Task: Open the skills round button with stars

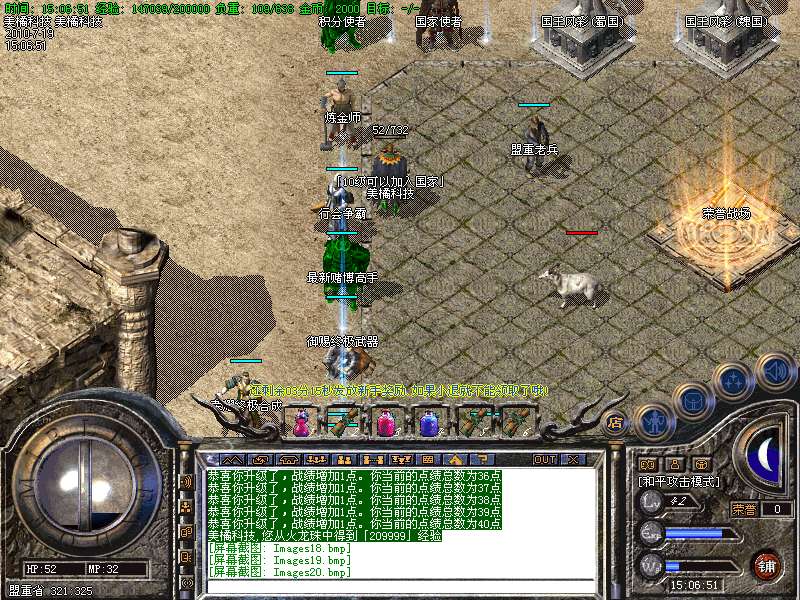Action: pos(734,380)
